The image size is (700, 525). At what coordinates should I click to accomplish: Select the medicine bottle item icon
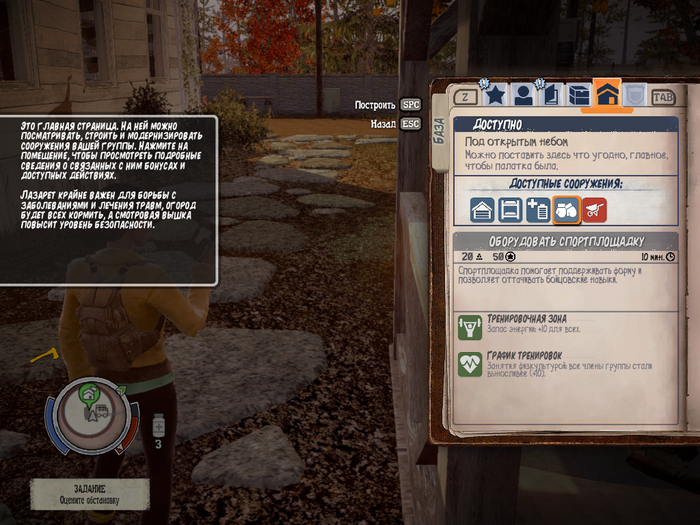(x=158, y=428)
